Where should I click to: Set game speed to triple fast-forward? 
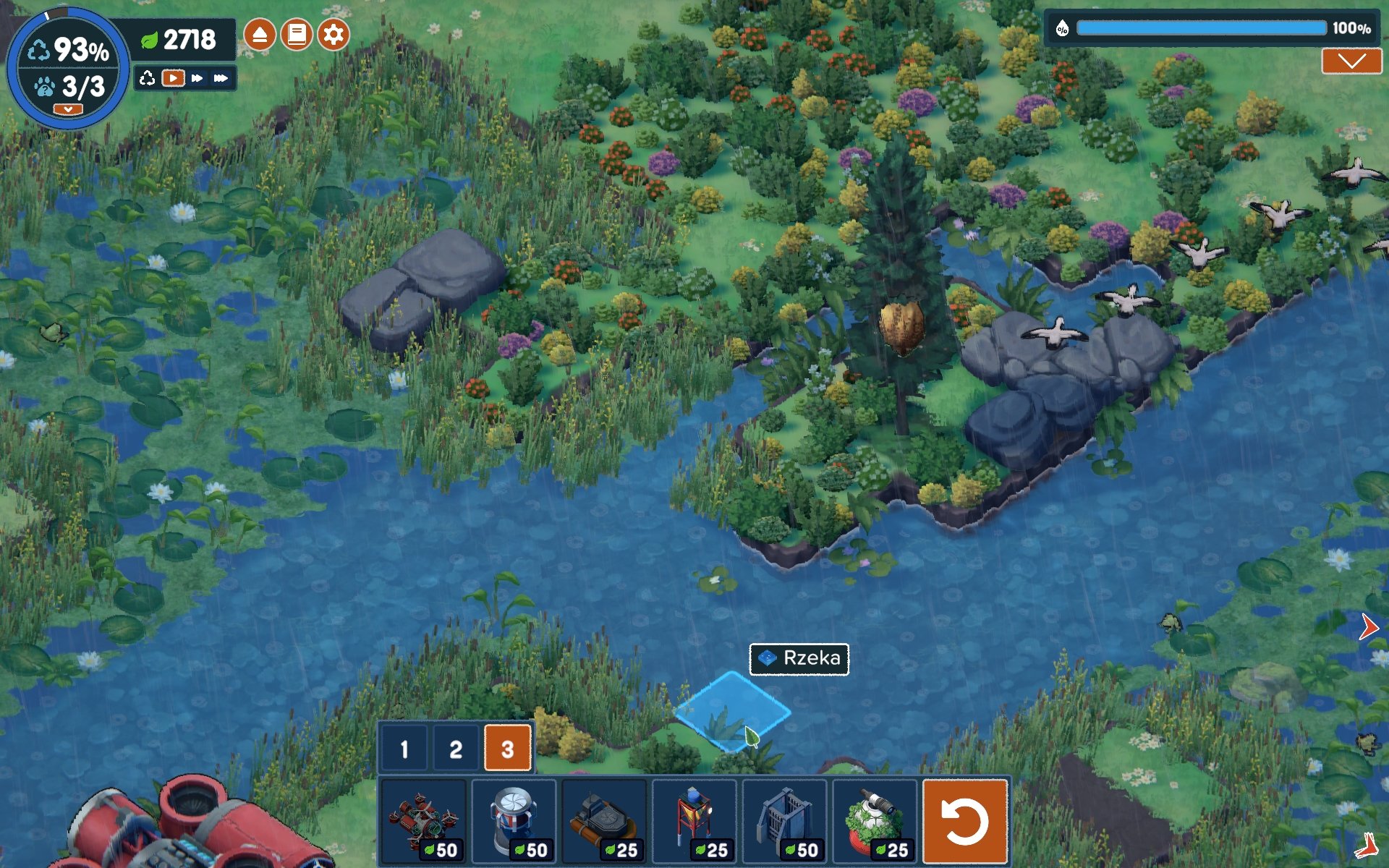[x=221, y=78]
